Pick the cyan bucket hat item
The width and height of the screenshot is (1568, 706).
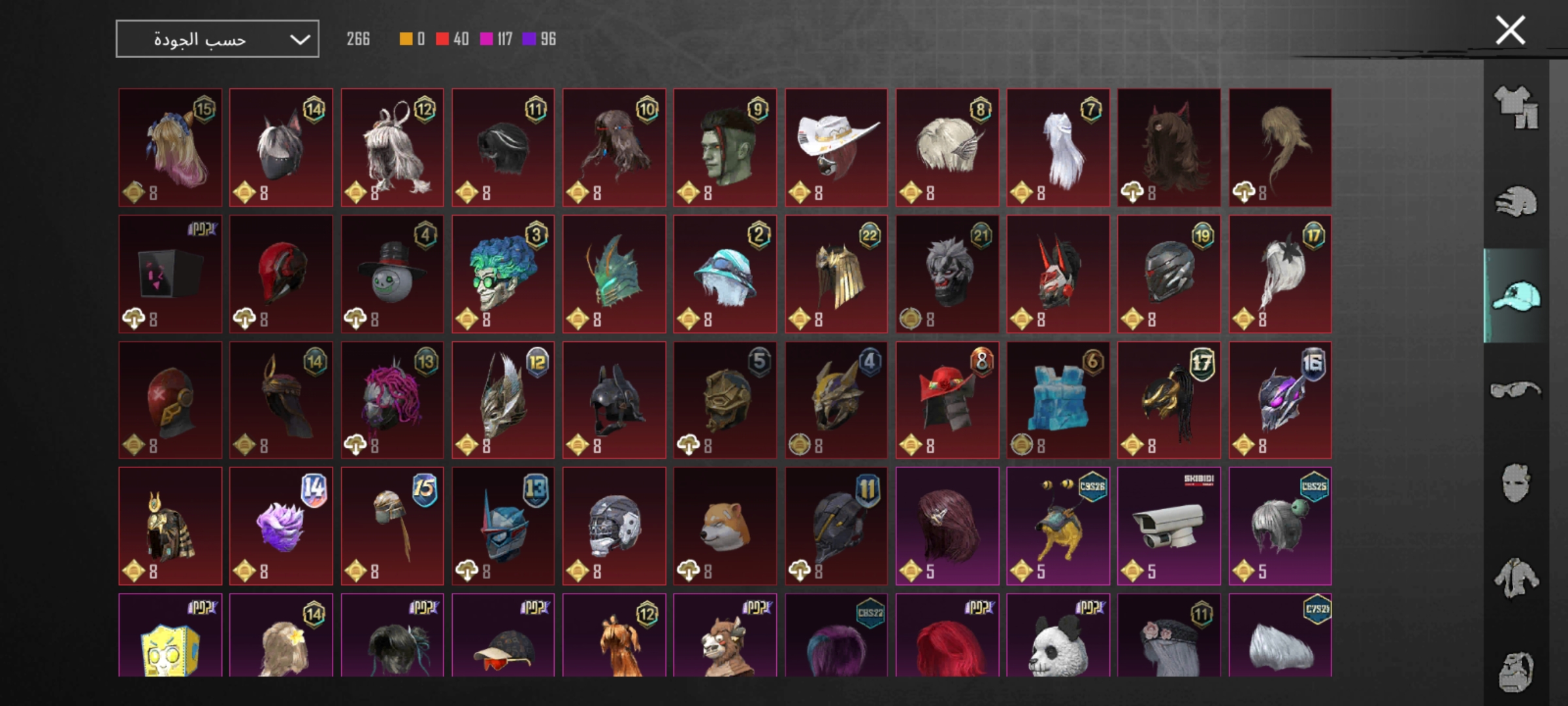725,274
